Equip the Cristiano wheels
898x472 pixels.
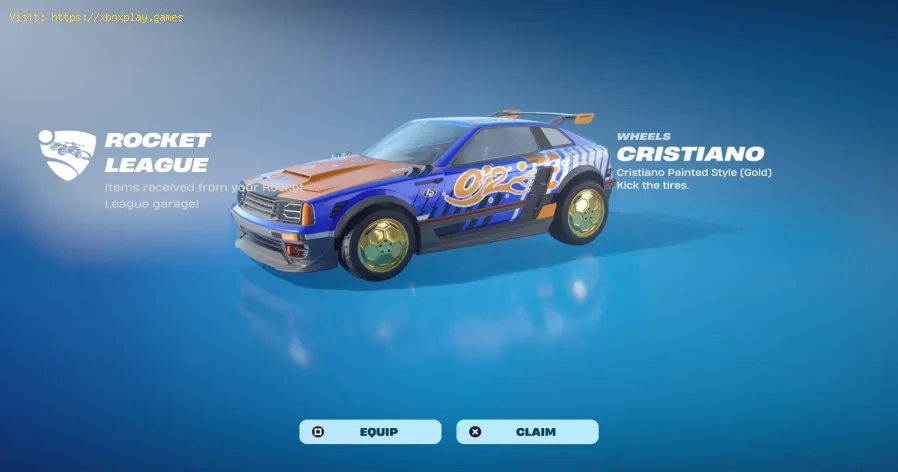click(x=370, y=432)
